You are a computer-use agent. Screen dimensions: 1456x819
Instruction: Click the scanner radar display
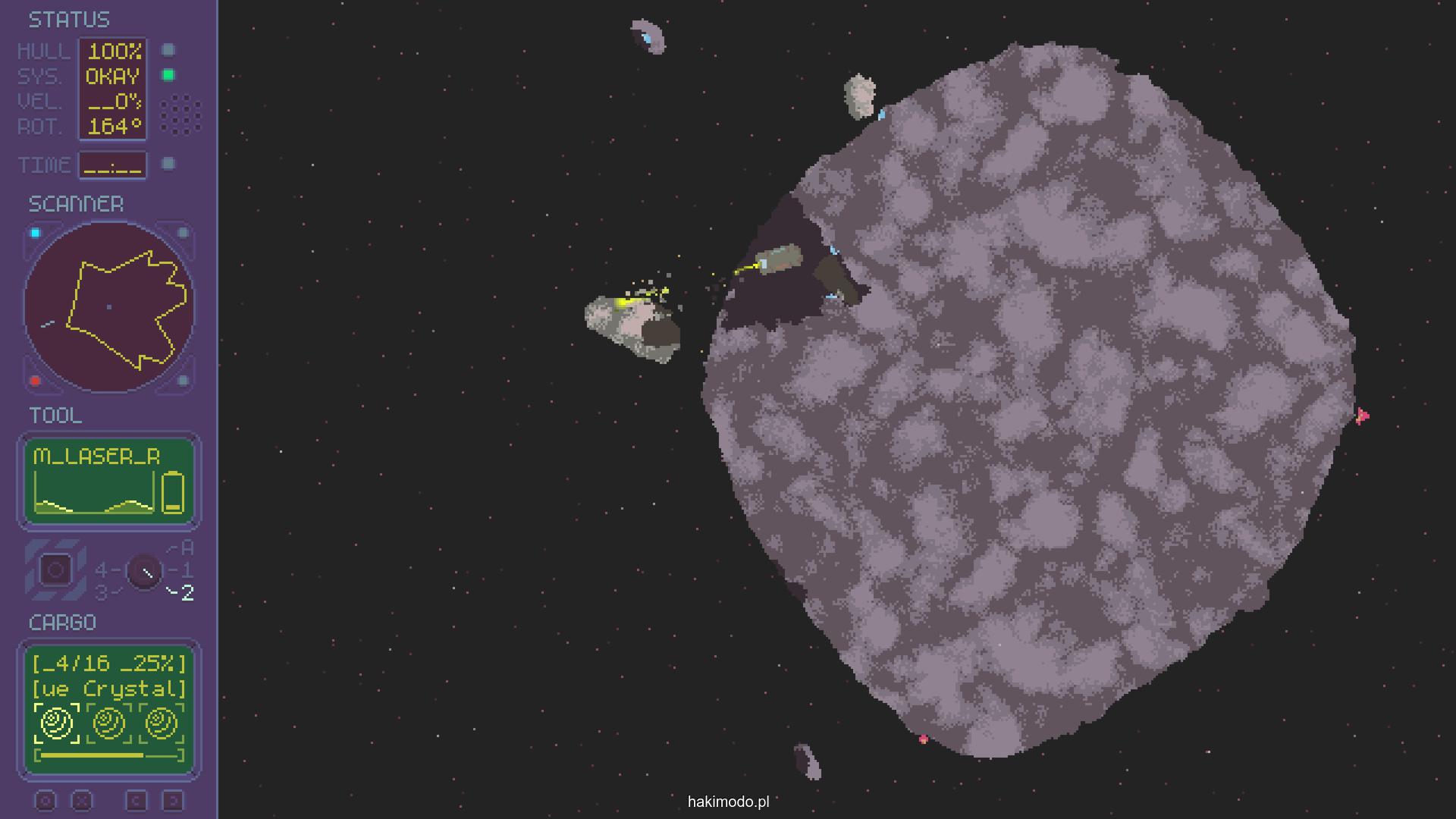coord(109,306)
